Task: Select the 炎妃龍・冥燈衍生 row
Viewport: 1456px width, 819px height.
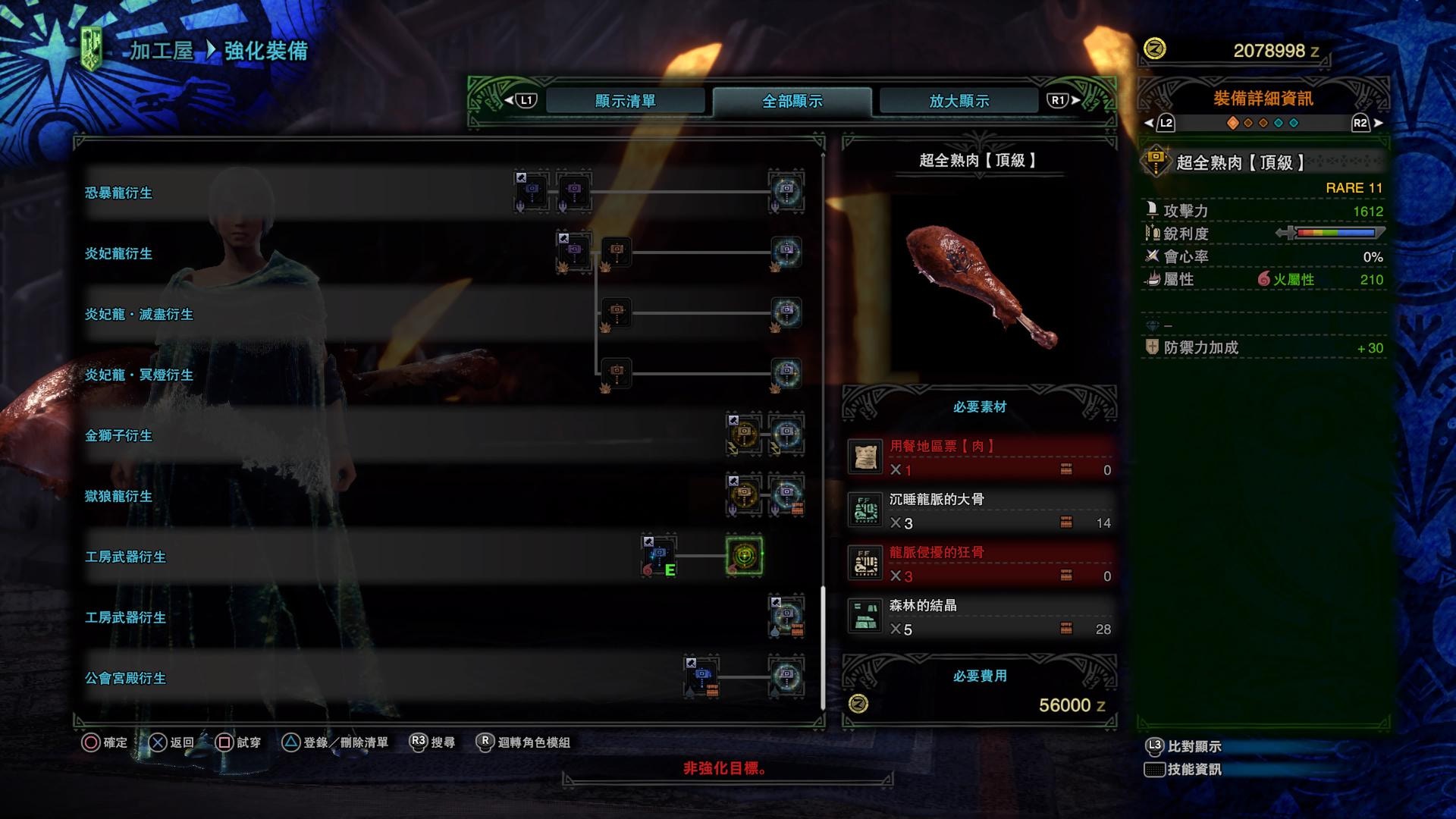Action: pyautogui.click(x=139, y=375)
